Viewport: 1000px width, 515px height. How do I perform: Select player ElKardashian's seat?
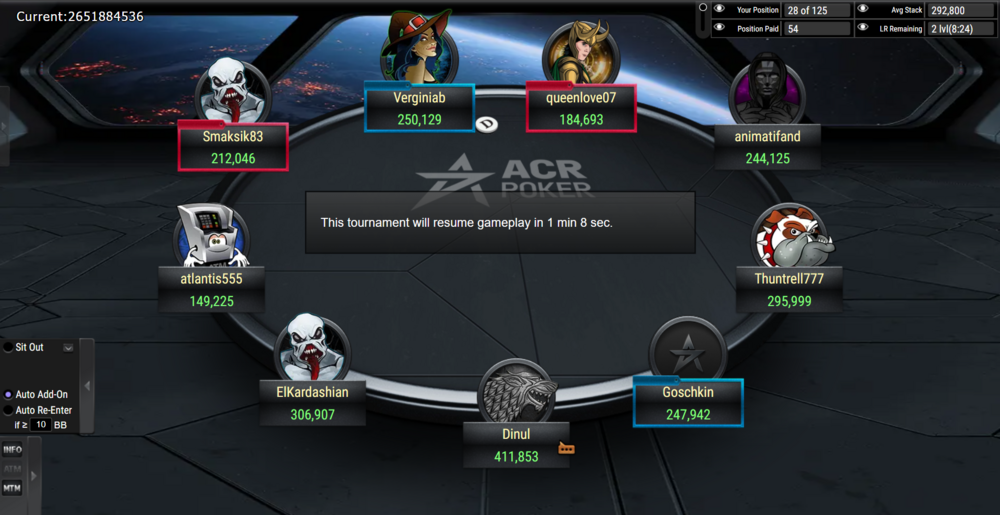click(x=312, y=402)
